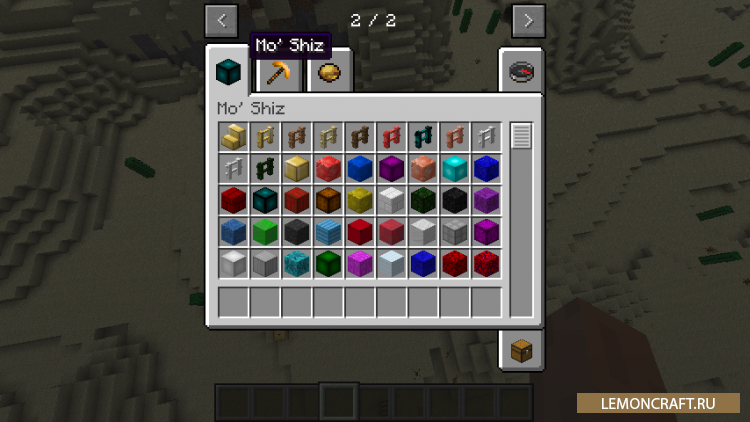This screenshot has height=422, width=750.
Task: Take the orange-brown block
Action: [329, 201]
